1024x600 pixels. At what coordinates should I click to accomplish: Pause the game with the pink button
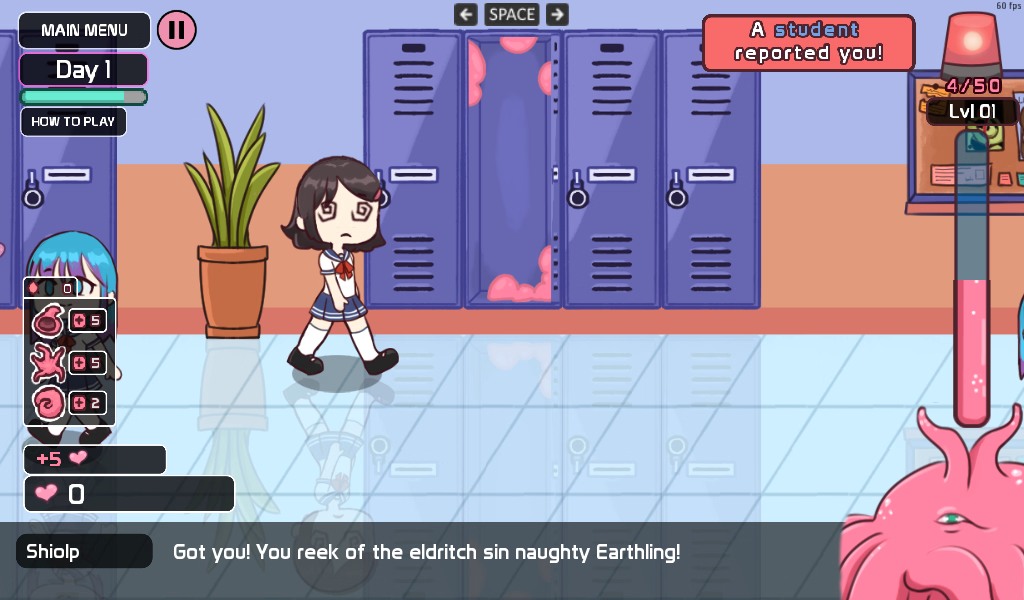coord(176,30)
